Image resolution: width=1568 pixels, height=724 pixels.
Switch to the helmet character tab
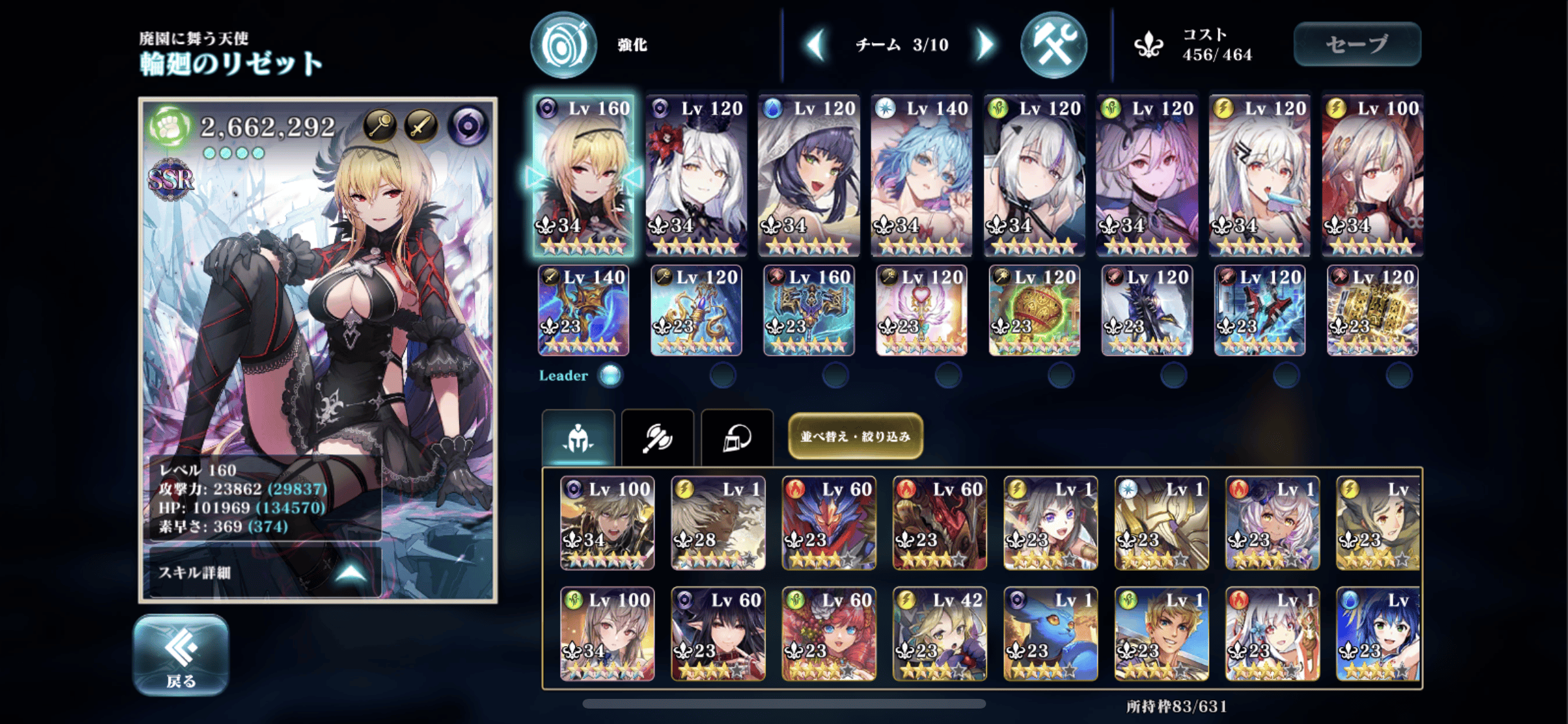click(577, 438)
